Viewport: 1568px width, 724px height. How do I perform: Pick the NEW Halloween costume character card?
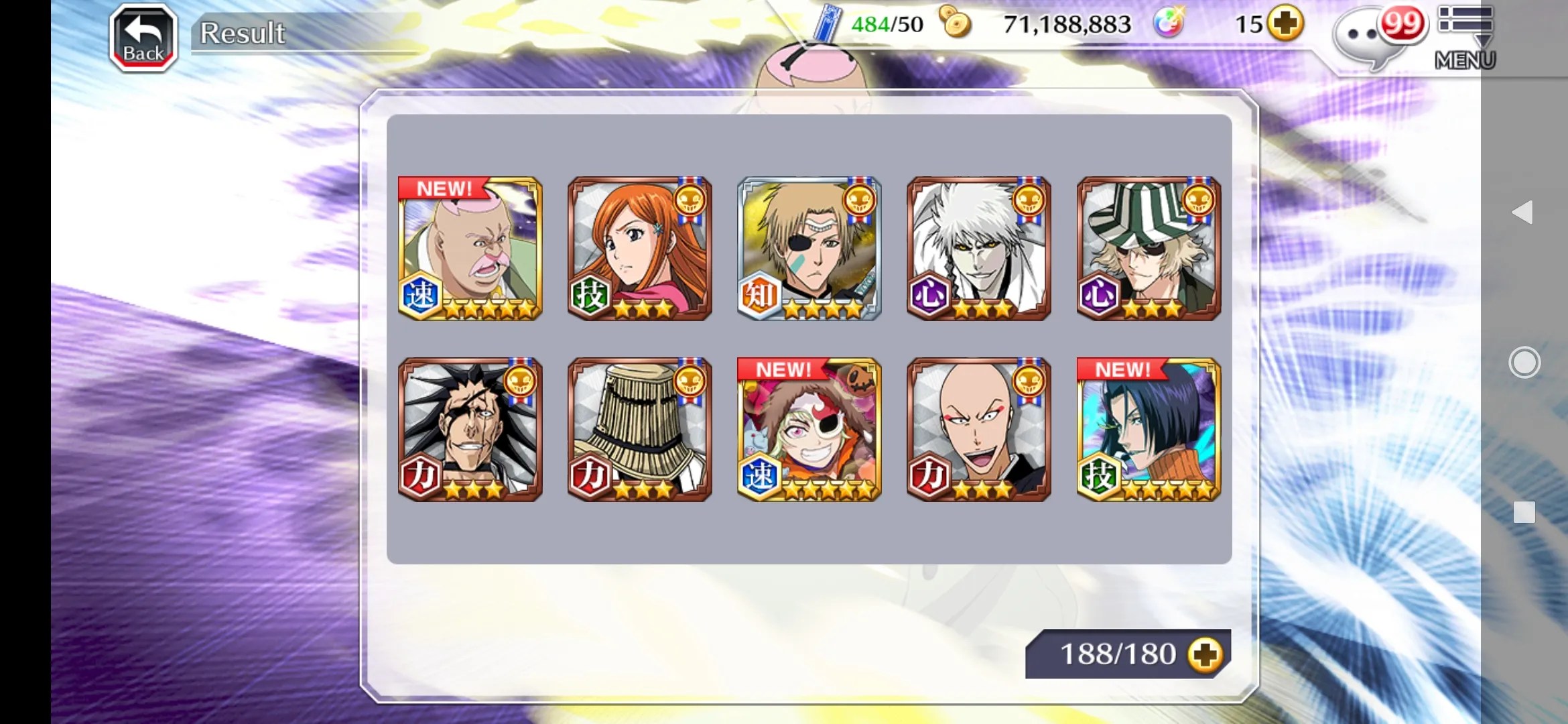809,430
